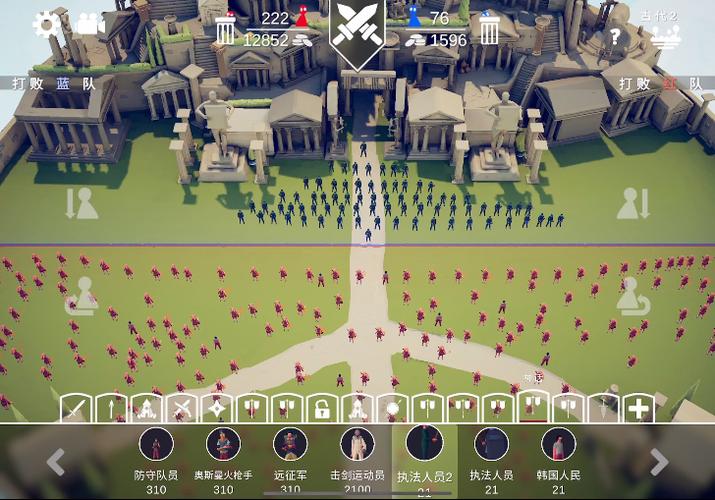Open the map selection icon
Screen dimensions: 715x500
point(665,37)
